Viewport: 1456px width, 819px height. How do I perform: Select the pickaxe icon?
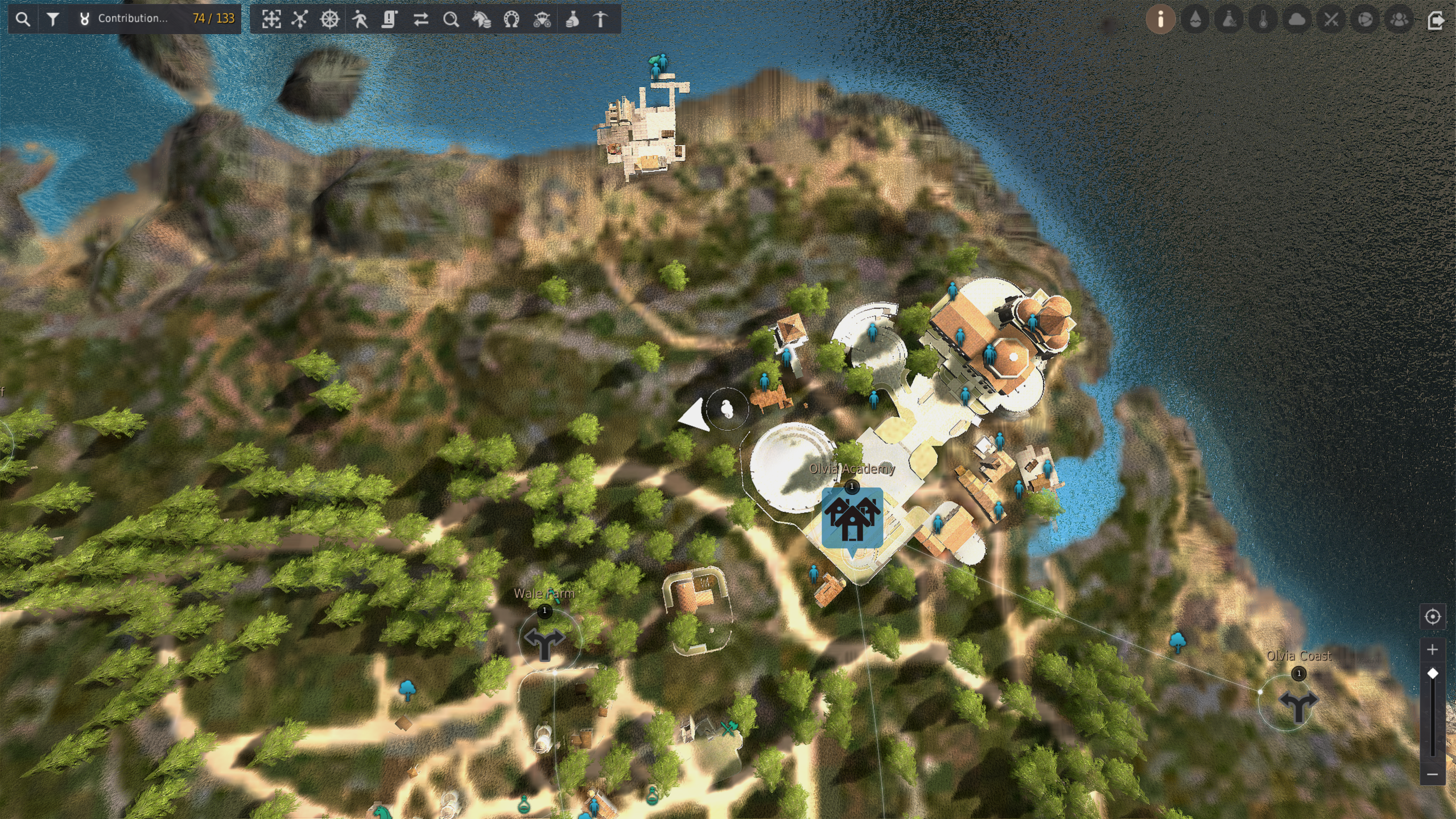click(x=601, y=19)
